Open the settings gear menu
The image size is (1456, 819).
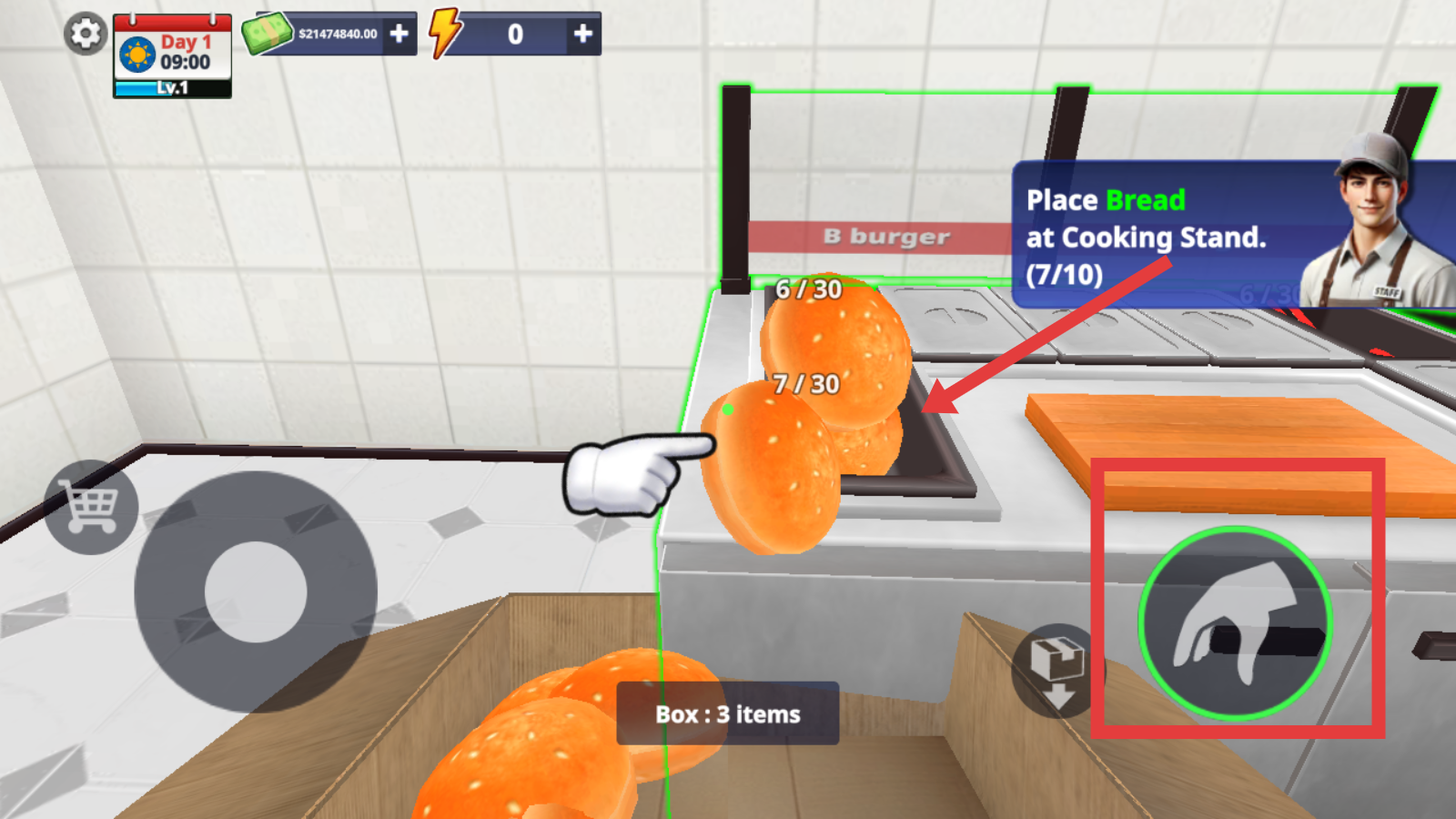pos(86,35)
